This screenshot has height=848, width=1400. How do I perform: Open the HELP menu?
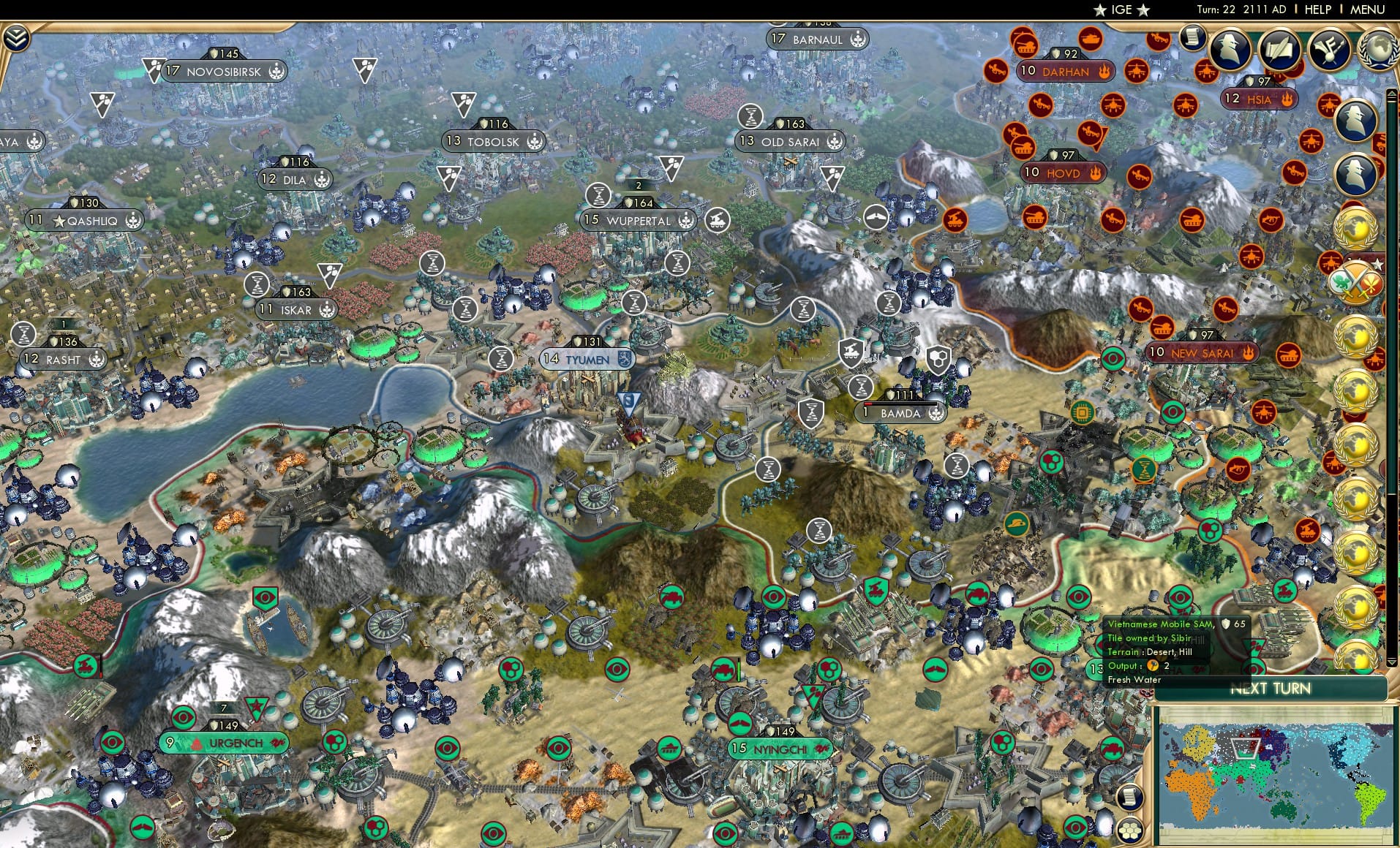point(1318,10)
